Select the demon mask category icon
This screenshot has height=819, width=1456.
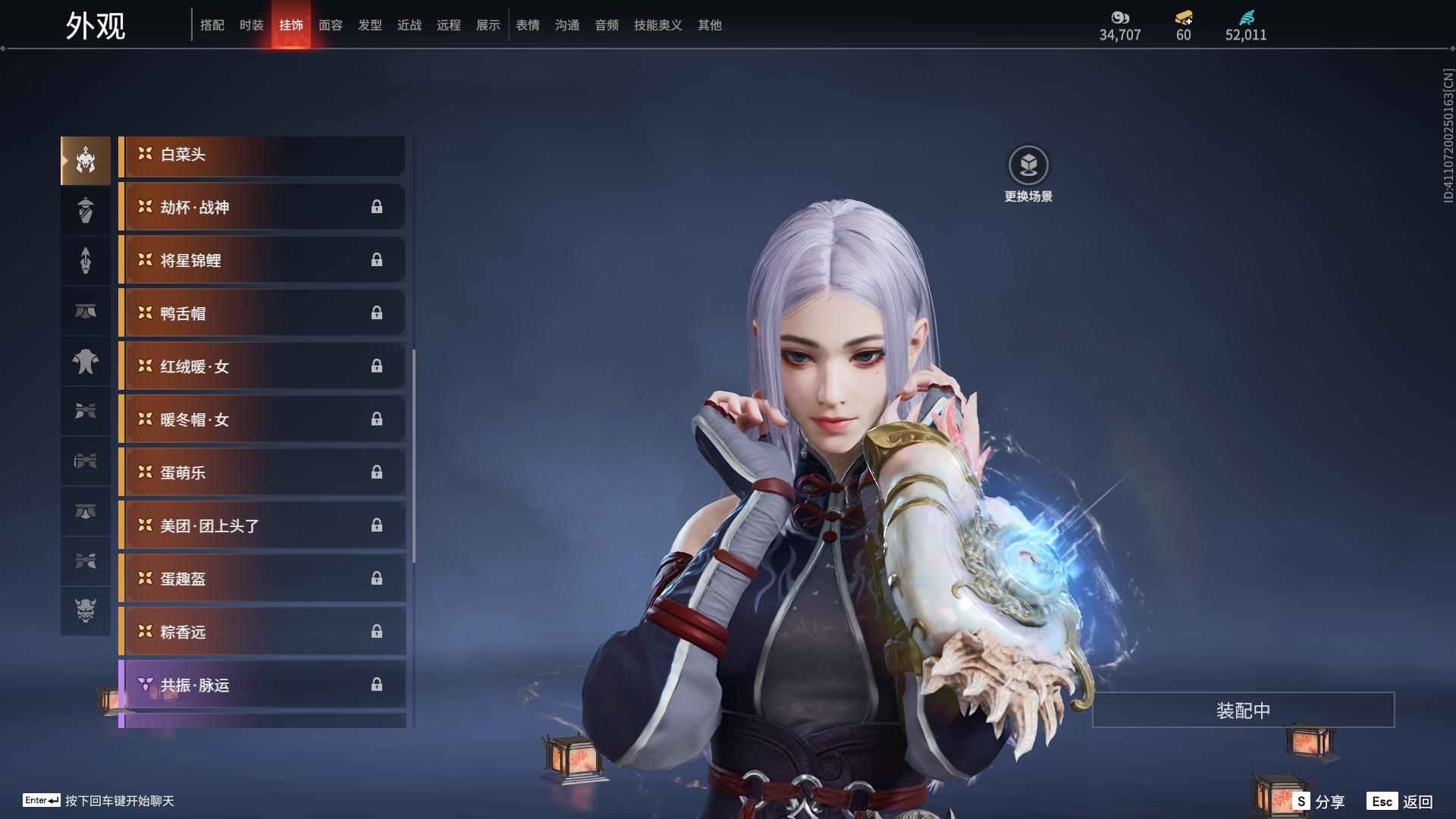[86, 610]
